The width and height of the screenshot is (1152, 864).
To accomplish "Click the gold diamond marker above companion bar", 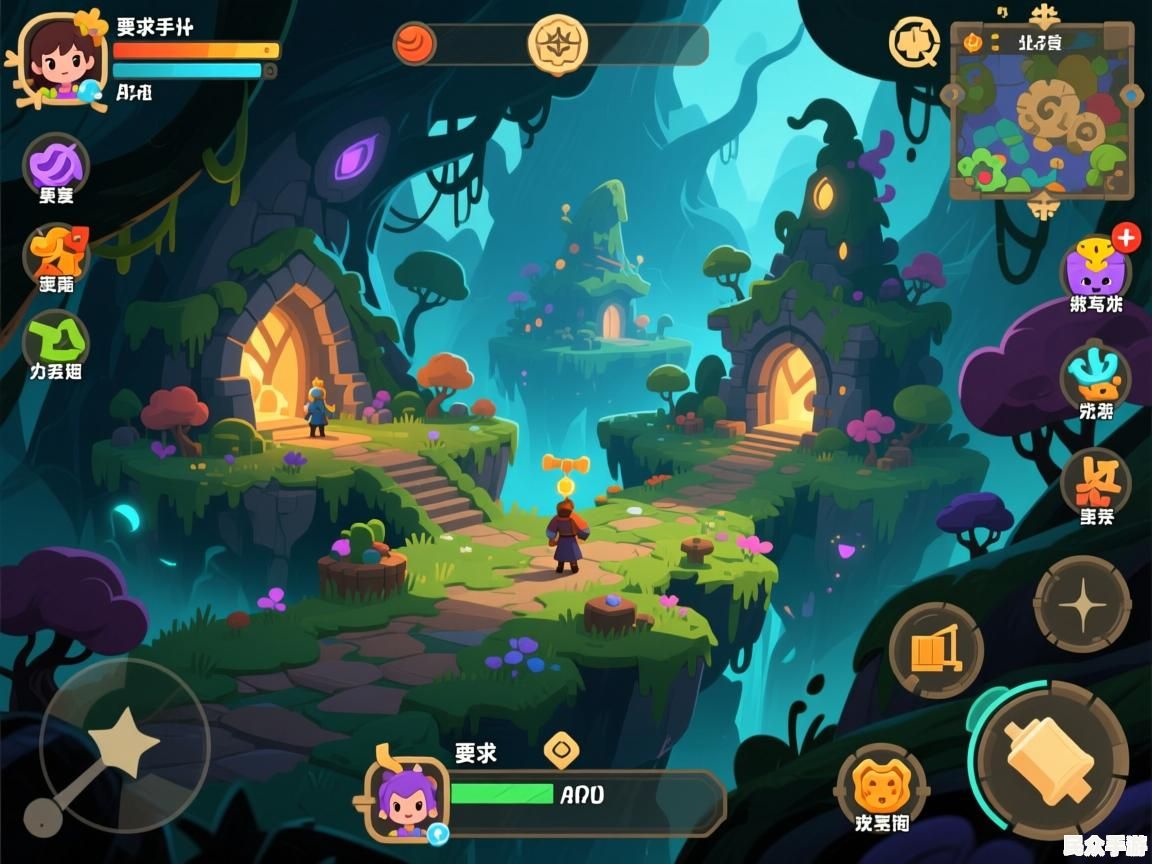I will [562, 748].
